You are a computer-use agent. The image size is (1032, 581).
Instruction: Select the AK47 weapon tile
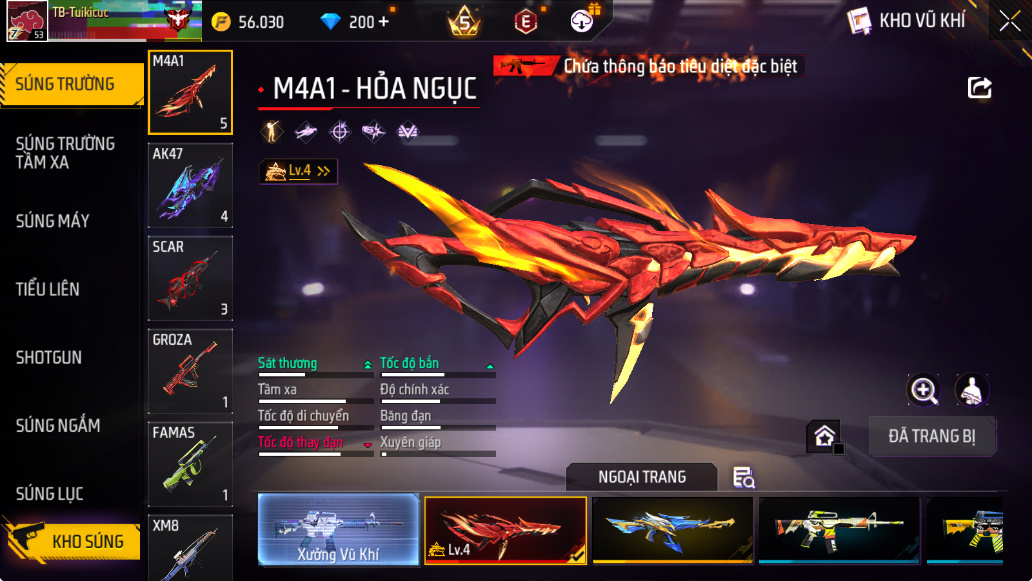190,185
